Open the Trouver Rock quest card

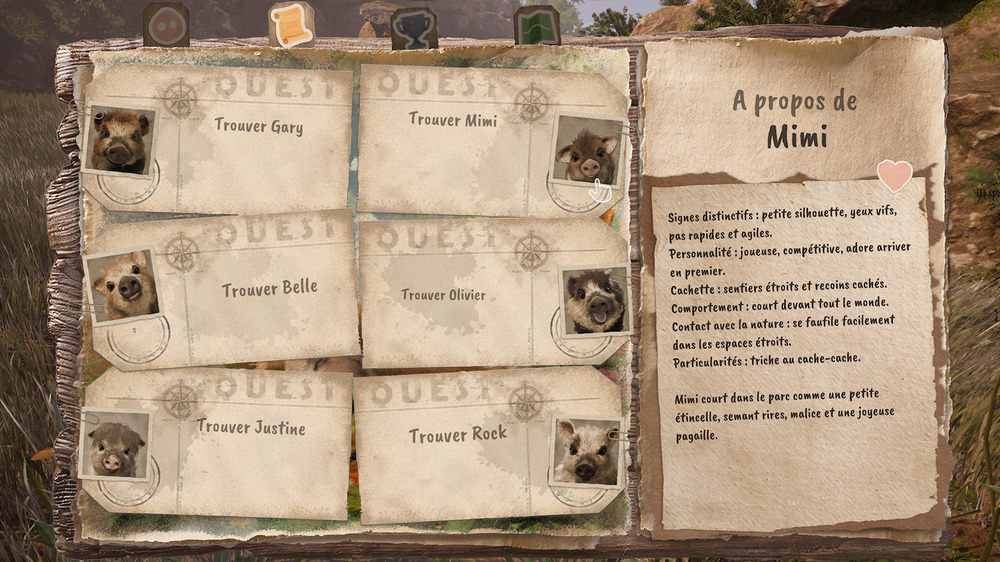point(460,440)
